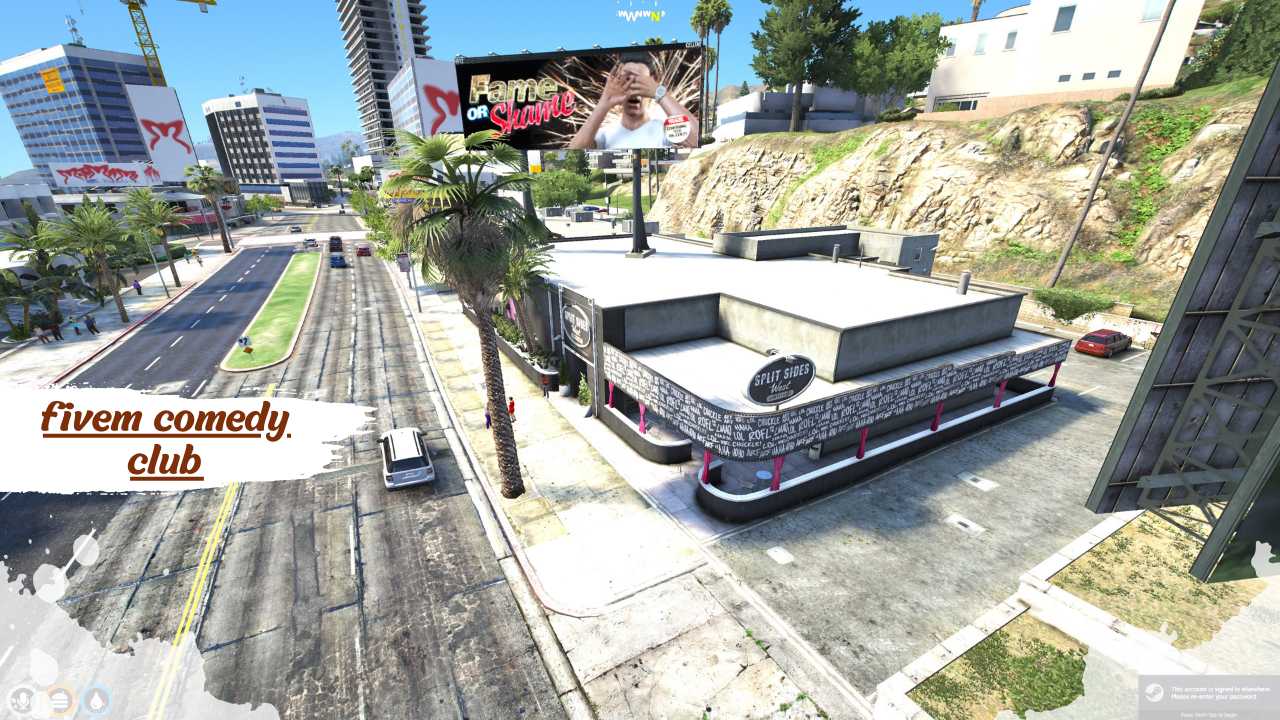Select the burger hunger status icon
Screen dimensions: 1280x720
(60, 699)
